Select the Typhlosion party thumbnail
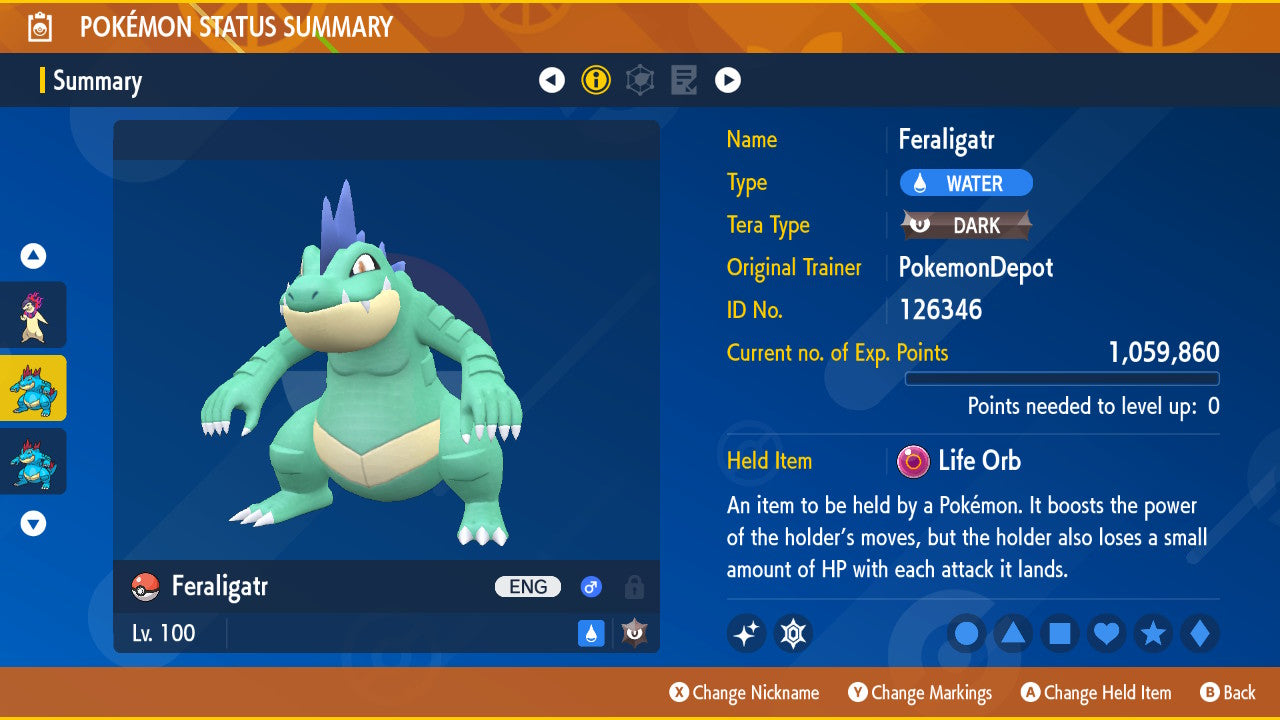 pyautogui.click(x=34, y=315)
